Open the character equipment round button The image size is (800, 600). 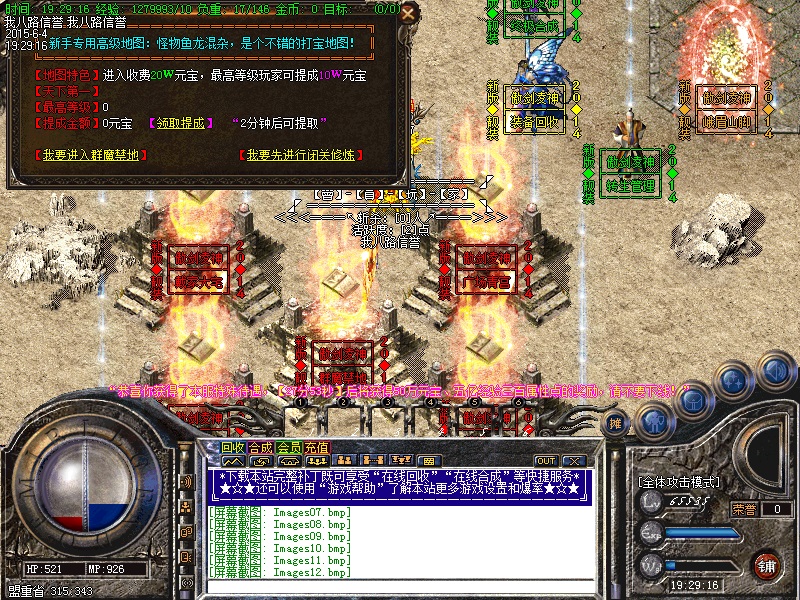[655, 421]
